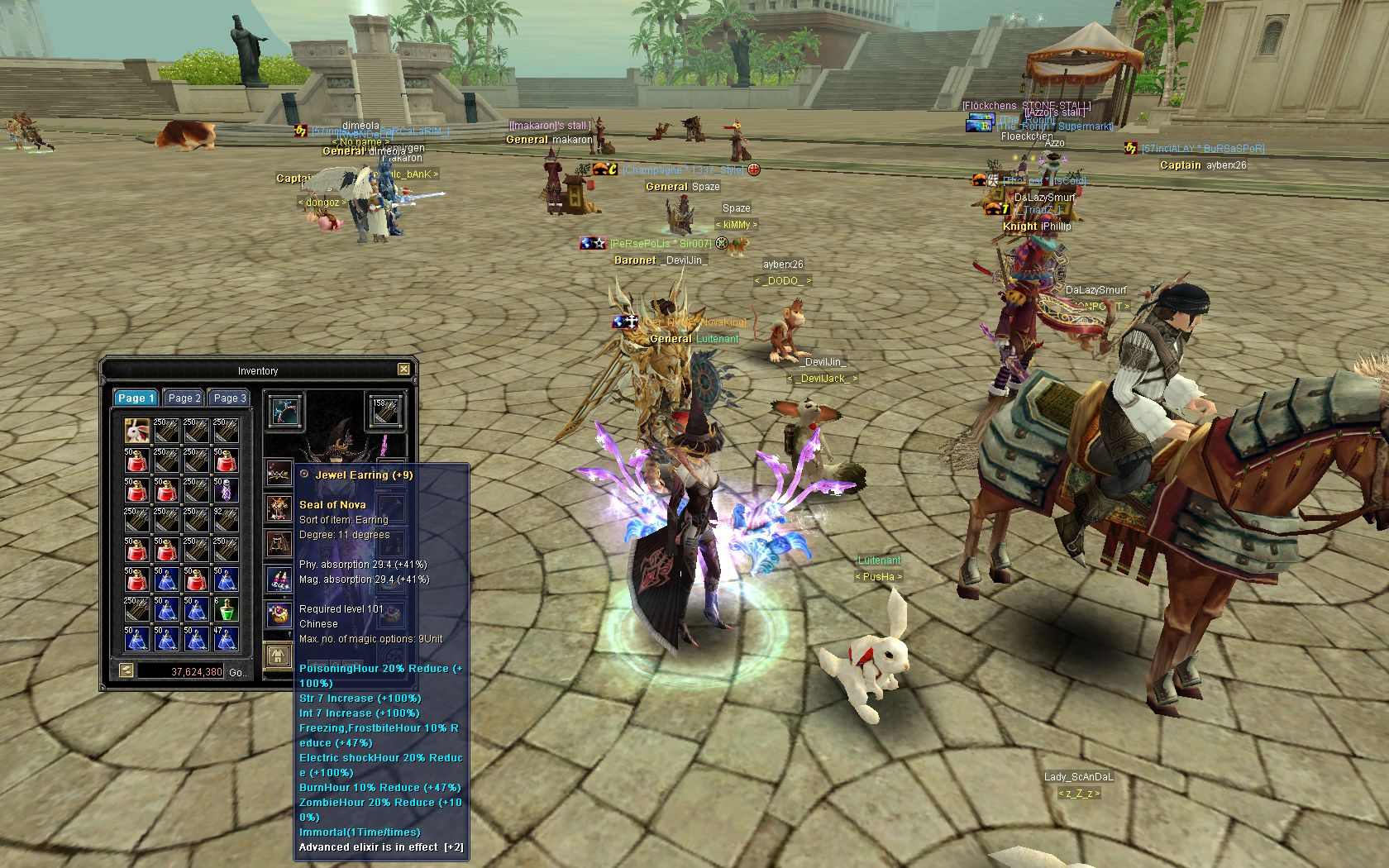
Task: Click the equipped quiver with 158 arrows
Action: [384, 412]
